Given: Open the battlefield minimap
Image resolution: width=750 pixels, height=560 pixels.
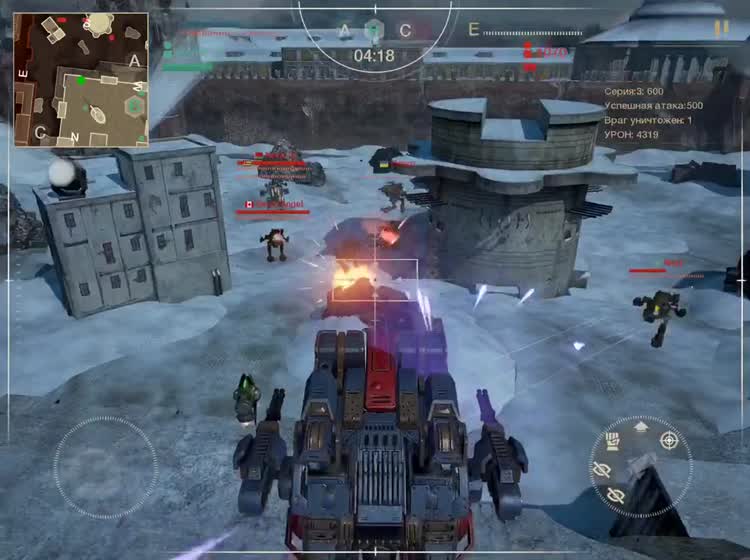Looking at the screenshot, I should pos(80,79).
